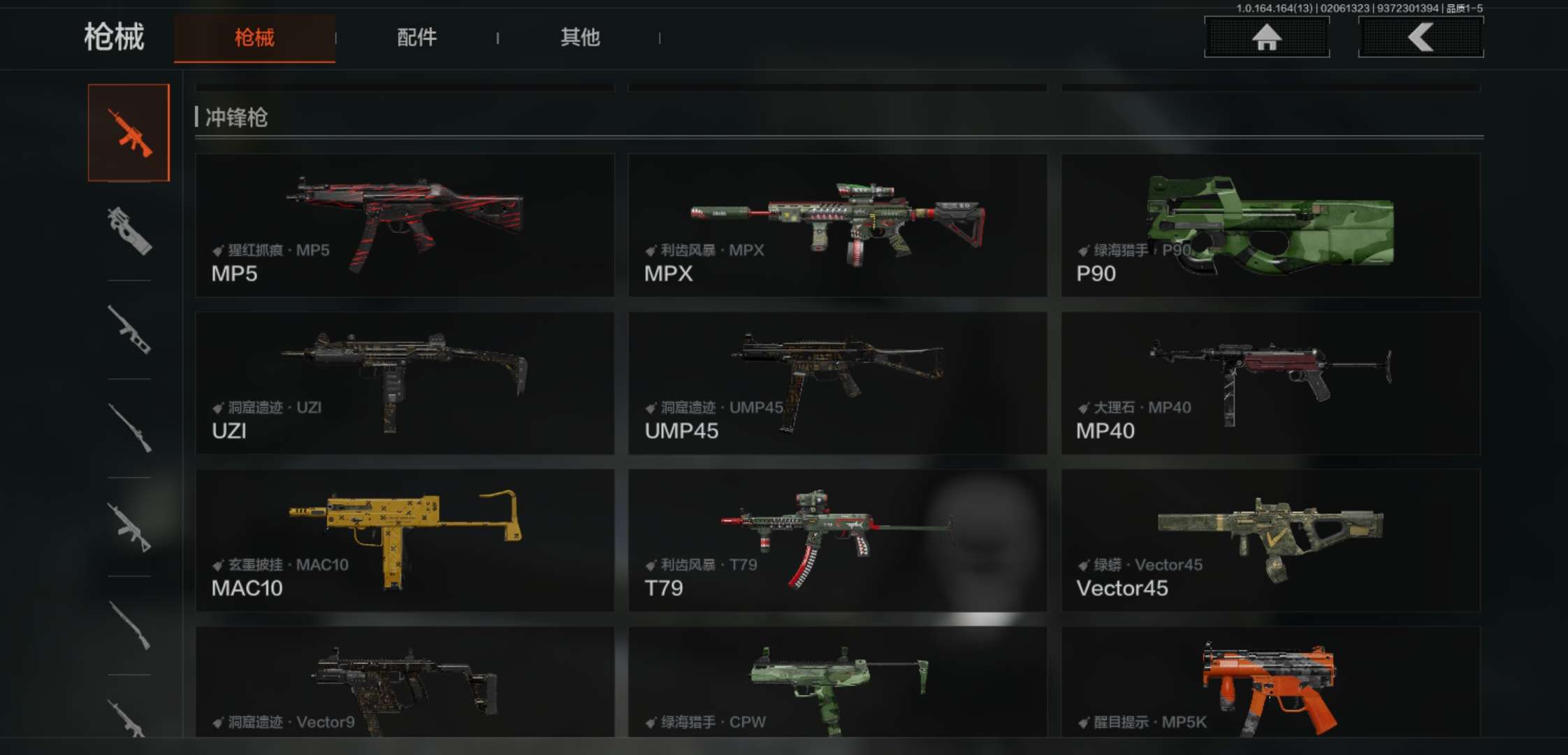1568x755 pixels.
Task: Open the MP40 weapon tile
Action: [x=1270, y=383]
